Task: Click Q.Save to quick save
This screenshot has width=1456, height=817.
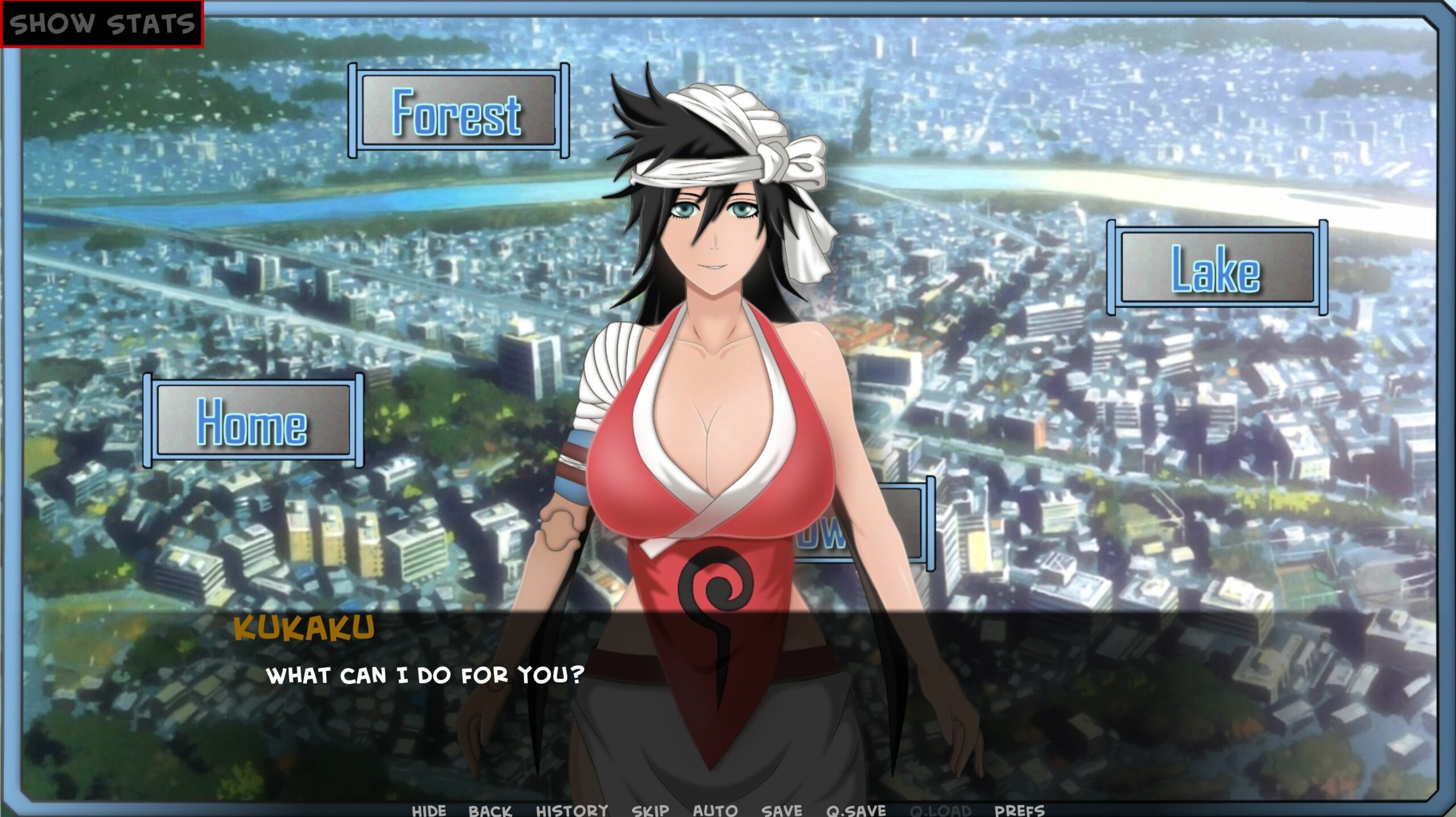Action: click(856, 810)
